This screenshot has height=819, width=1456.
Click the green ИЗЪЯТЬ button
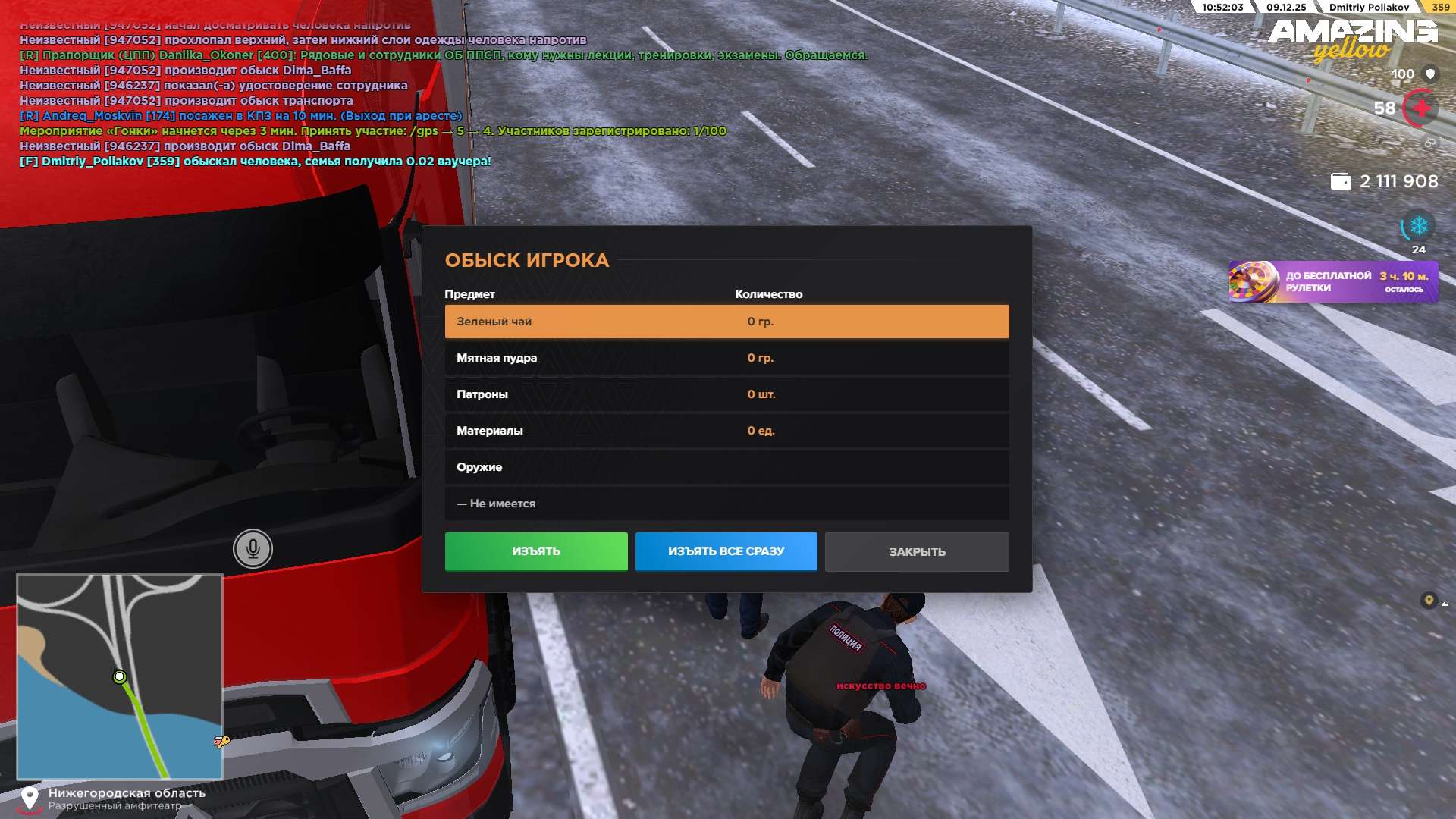point(536,551)
